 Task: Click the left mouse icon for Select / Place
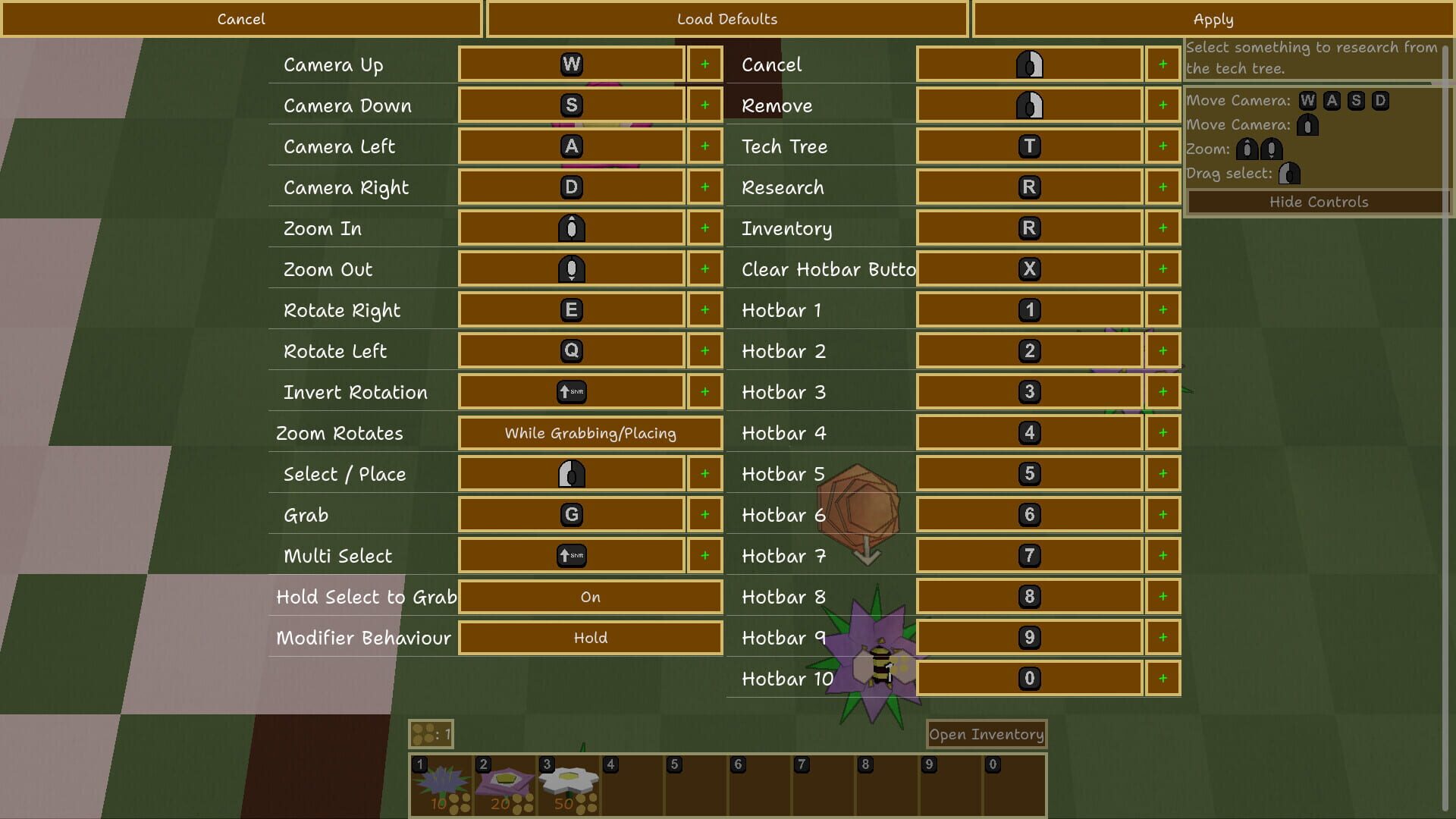click(570, 473)
